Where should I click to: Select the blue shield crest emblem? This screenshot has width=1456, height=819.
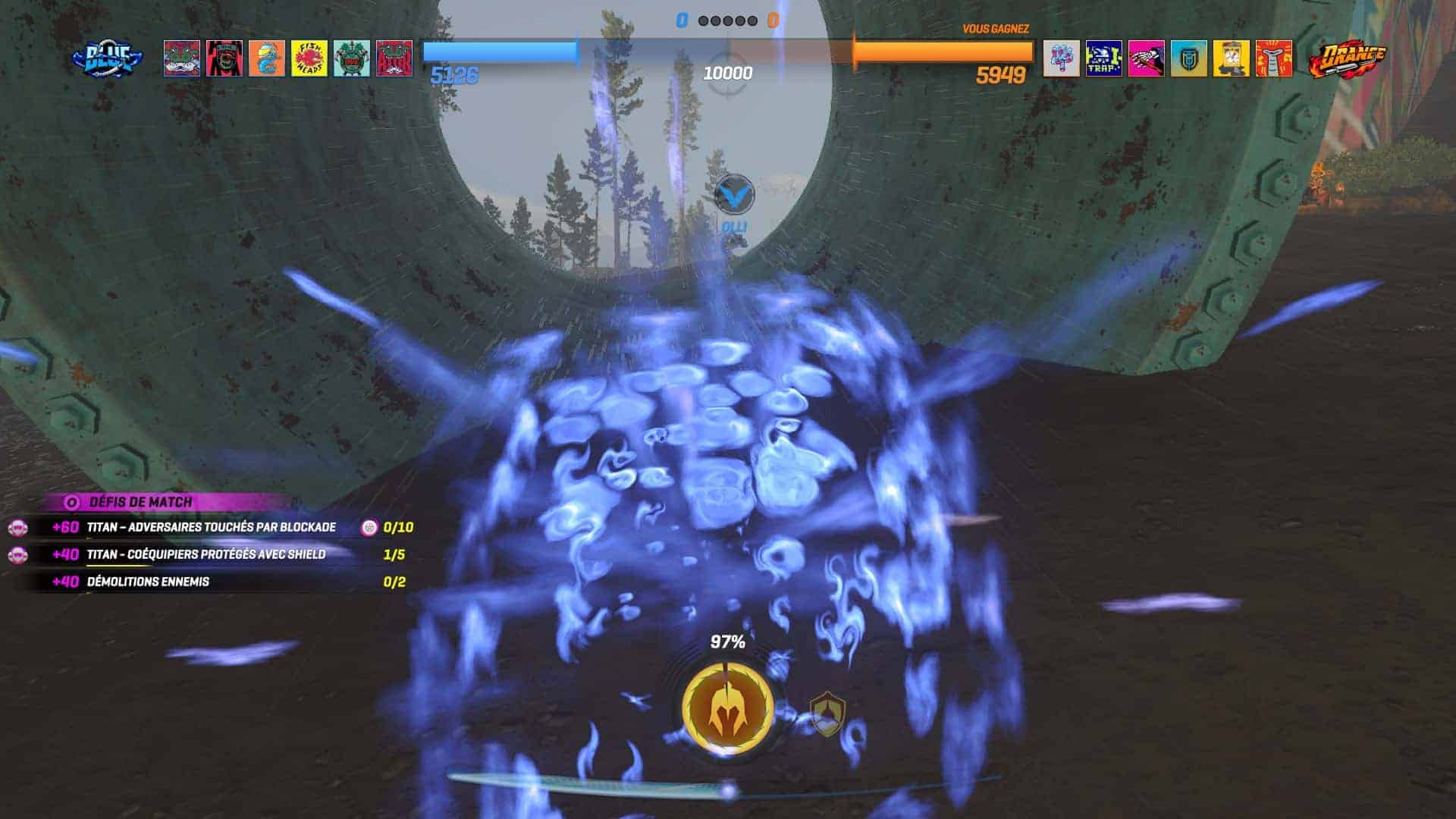pyautogui.click(x=1188, y=58)
